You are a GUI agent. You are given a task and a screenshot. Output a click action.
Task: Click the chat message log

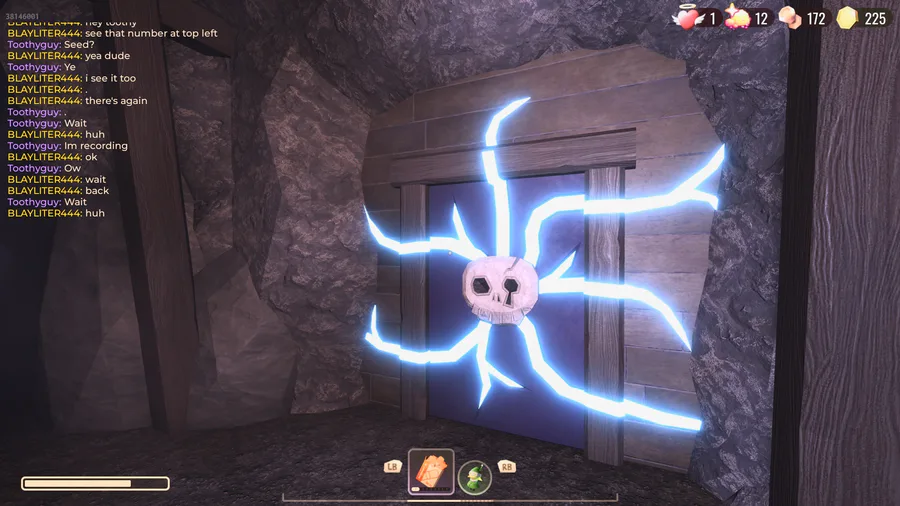(x=110, y=117)
